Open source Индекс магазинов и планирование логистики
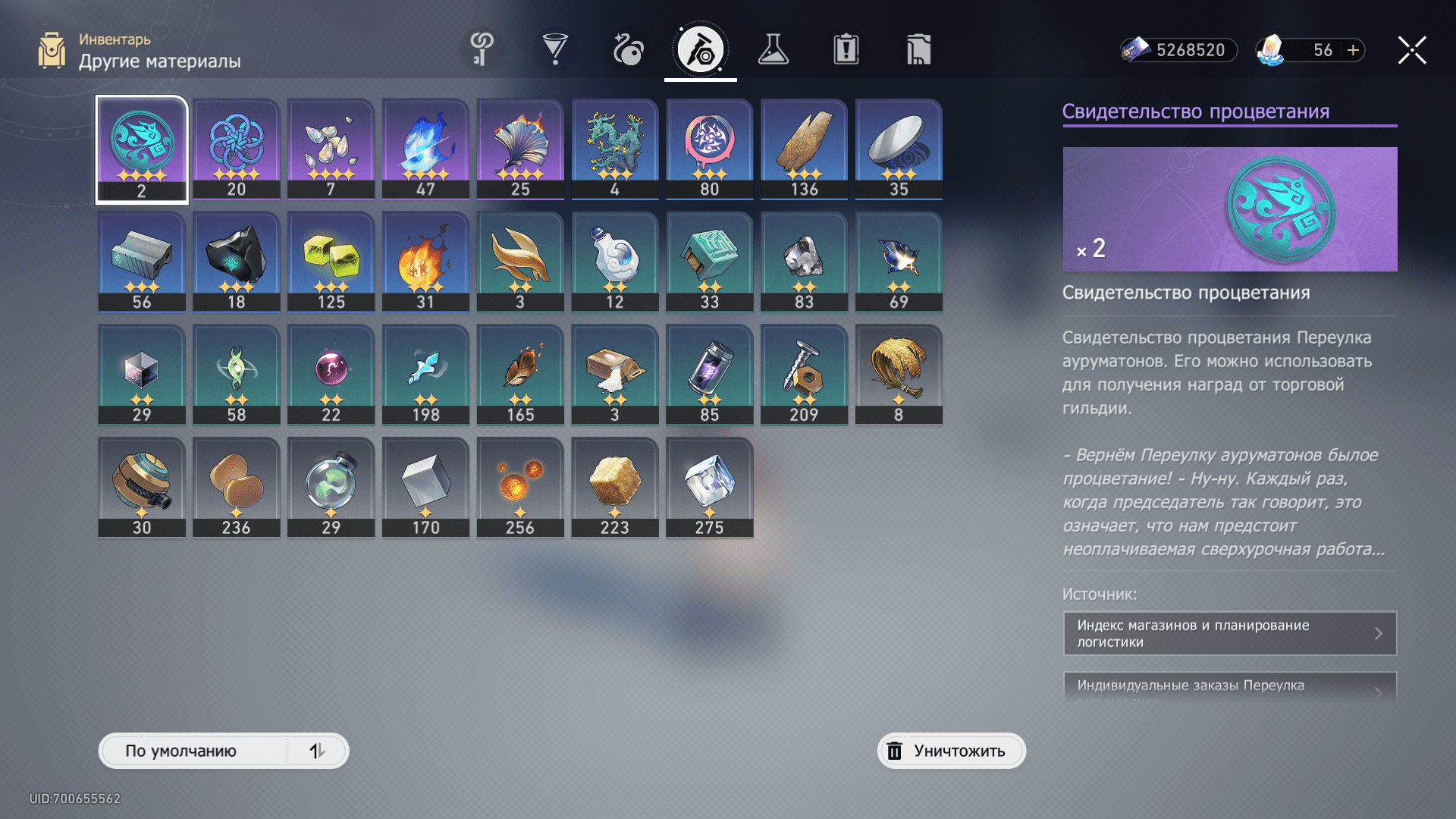Screen dimensions: 1456x819 coord(1229,633)
